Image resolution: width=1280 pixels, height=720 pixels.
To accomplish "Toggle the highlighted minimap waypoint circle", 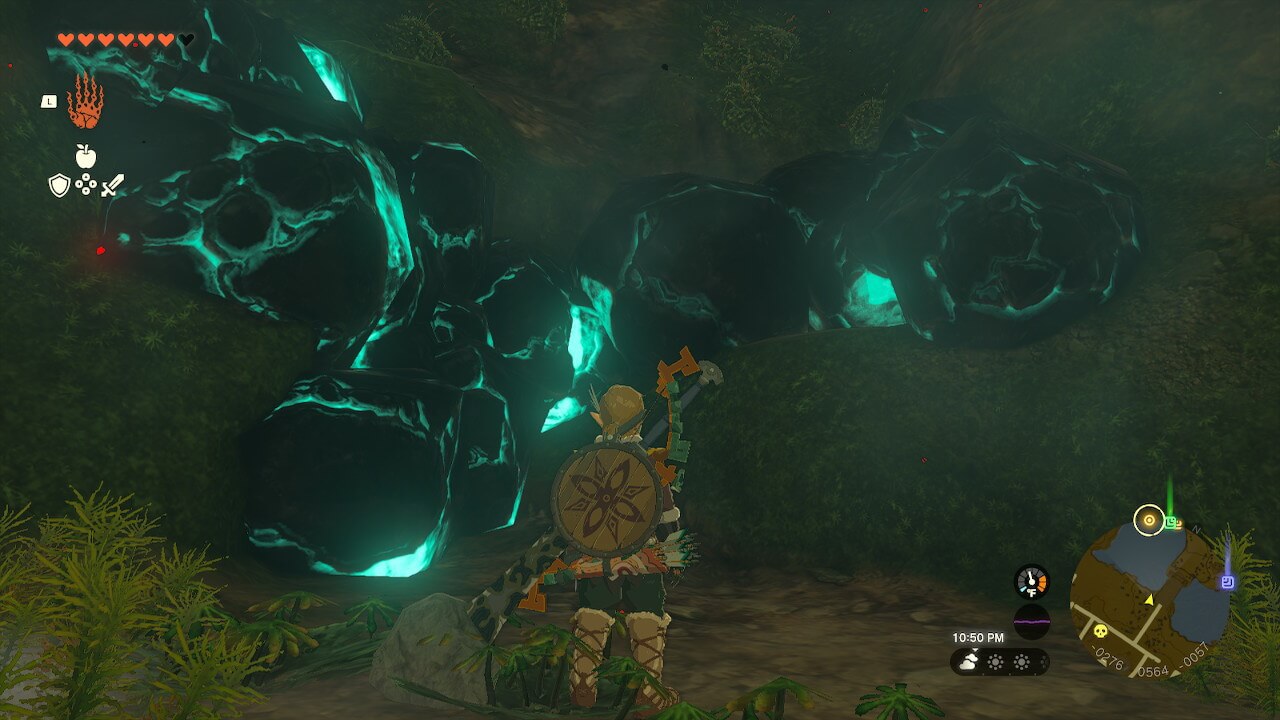I will point(1149,519).
